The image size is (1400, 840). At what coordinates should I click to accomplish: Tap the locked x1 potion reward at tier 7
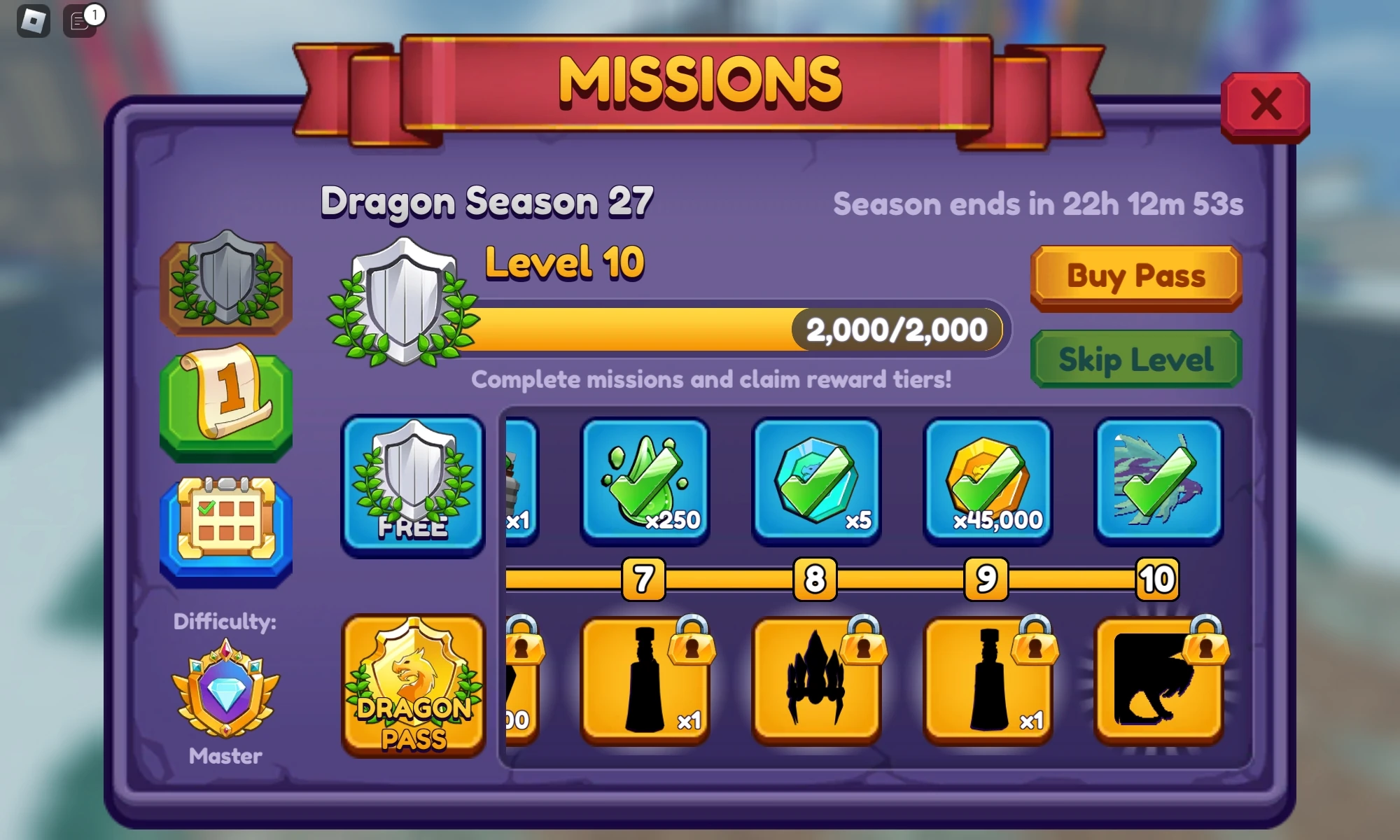coord(644,682)
